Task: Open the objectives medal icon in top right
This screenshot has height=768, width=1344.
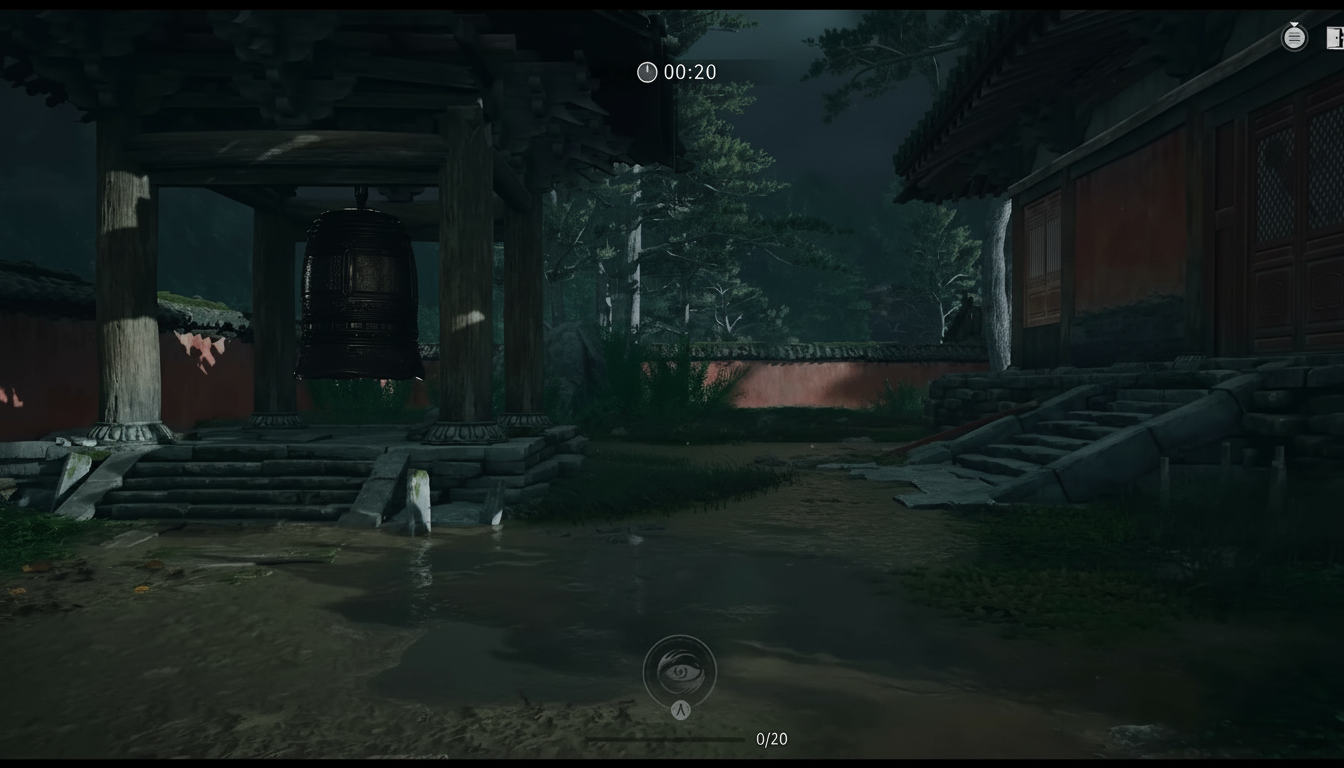Action: [1294, 37]
